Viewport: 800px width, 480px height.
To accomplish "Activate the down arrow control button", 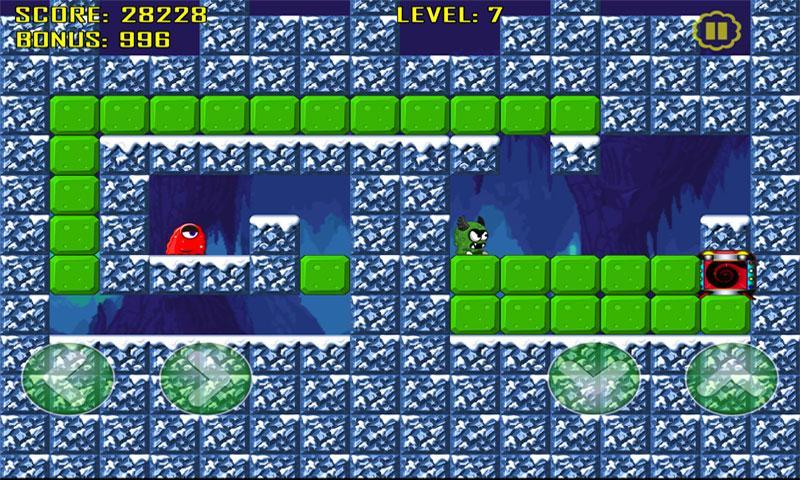I will (594, 379).
